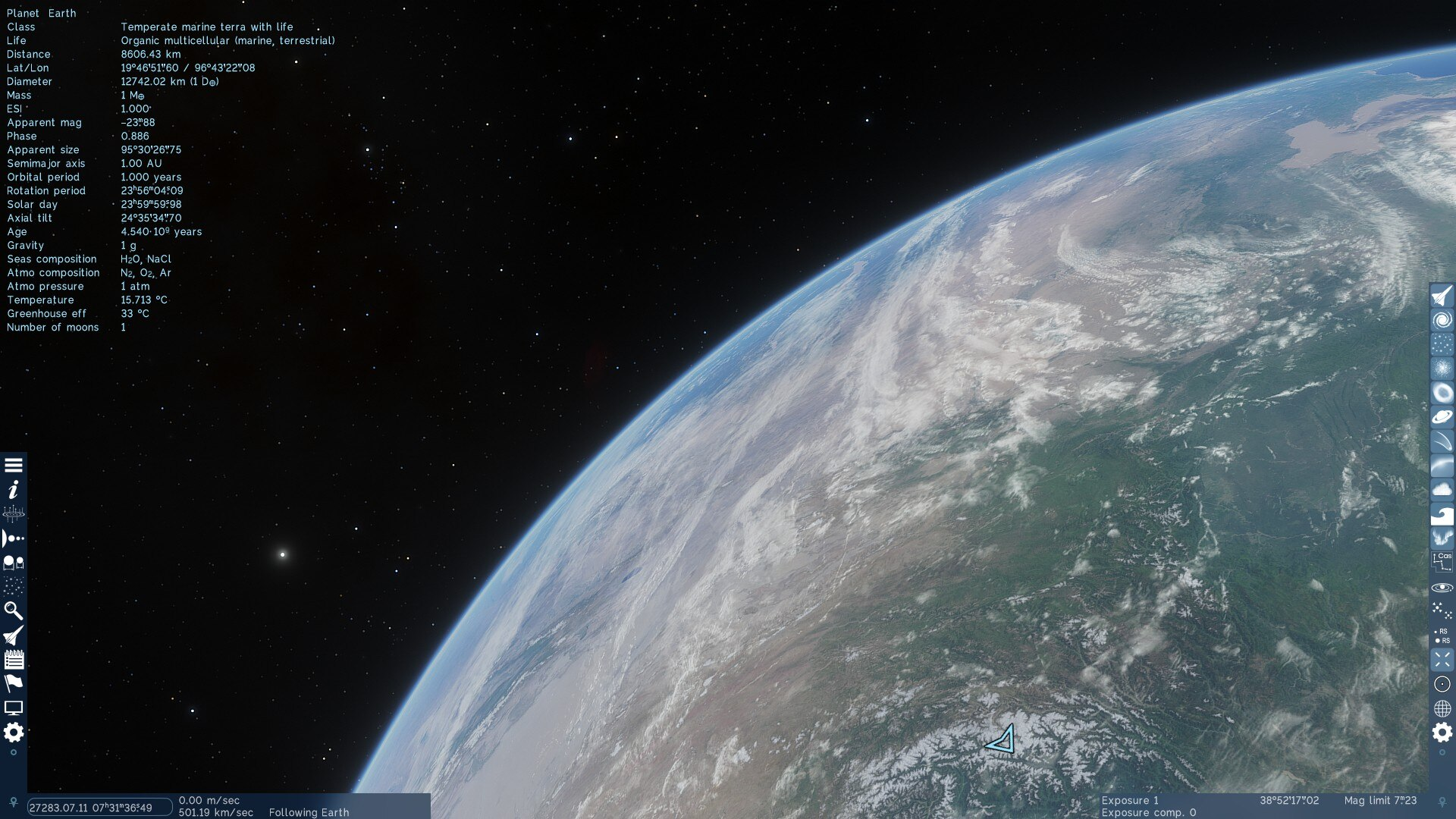Toggle water surface wave icon

pos(1442,516)
